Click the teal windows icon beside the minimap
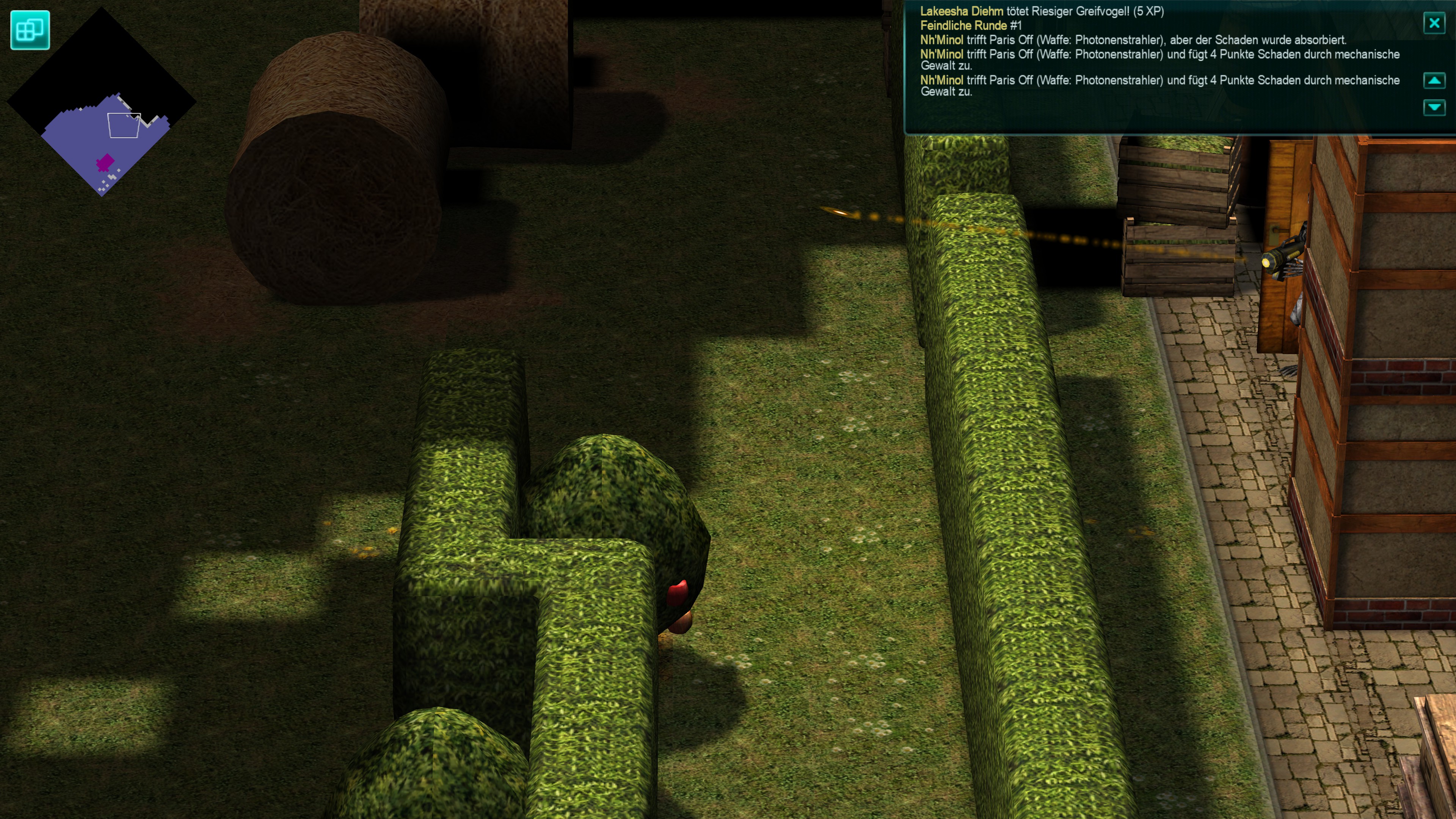Screen dimensions: 1456x819 (30, 30)
